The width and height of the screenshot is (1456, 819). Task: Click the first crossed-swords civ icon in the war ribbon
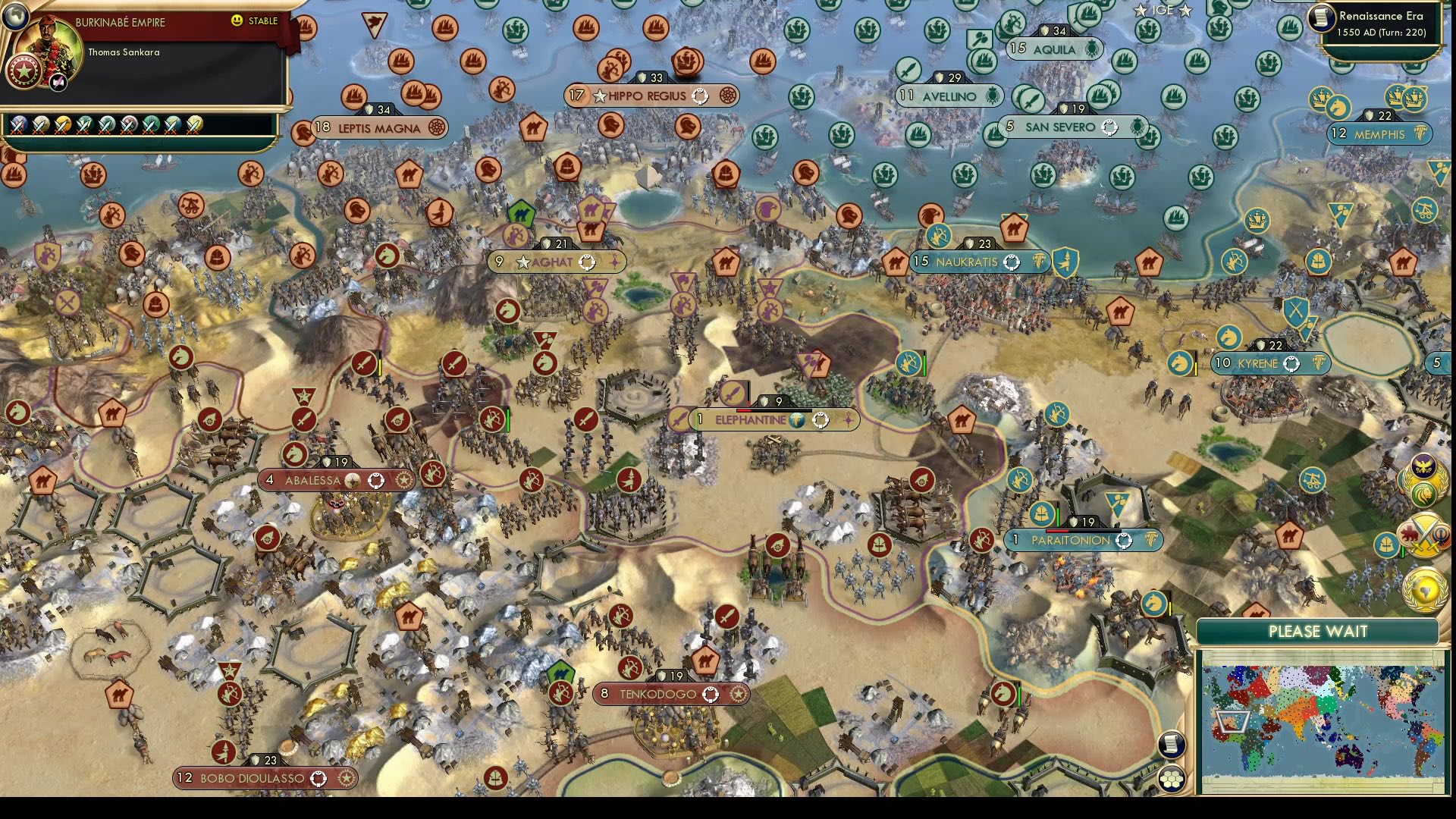click(x=18, y=124)
